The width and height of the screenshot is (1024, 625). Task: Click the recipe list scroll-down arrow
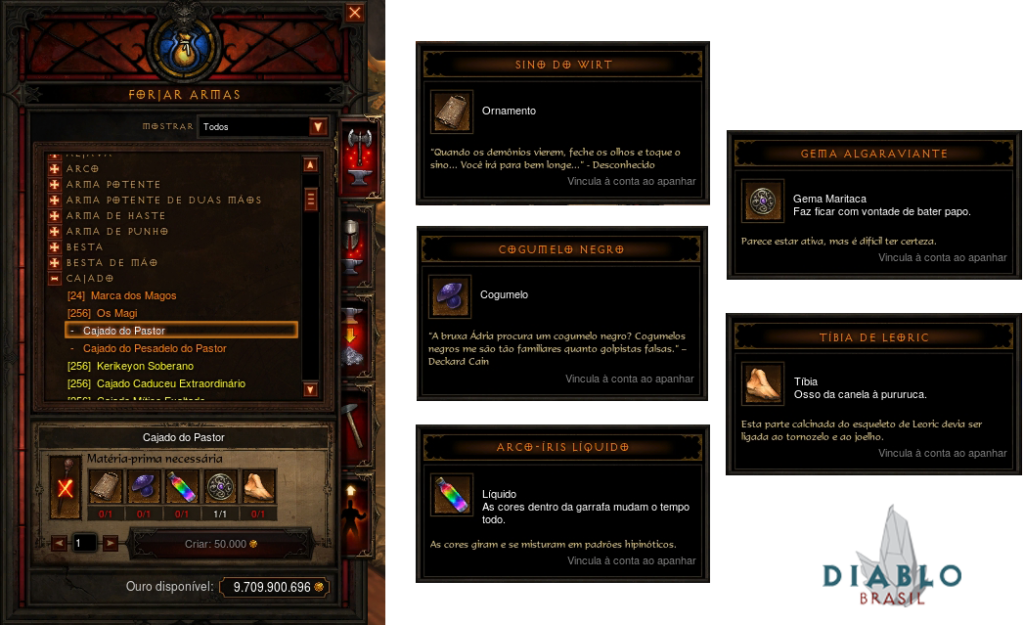pos(310,389)
